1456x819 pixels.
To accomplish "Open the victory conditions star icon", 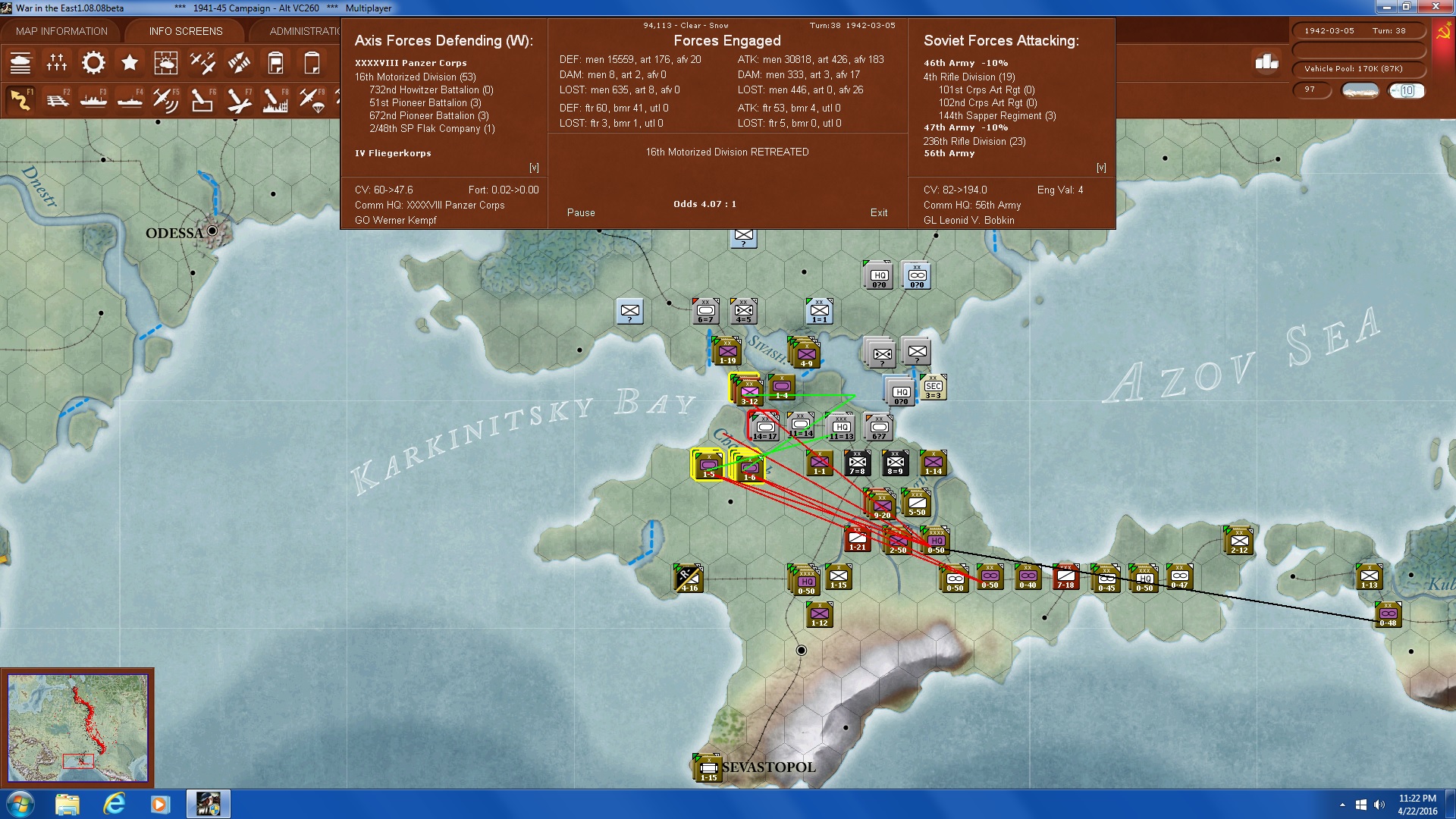I will point(130,62).
